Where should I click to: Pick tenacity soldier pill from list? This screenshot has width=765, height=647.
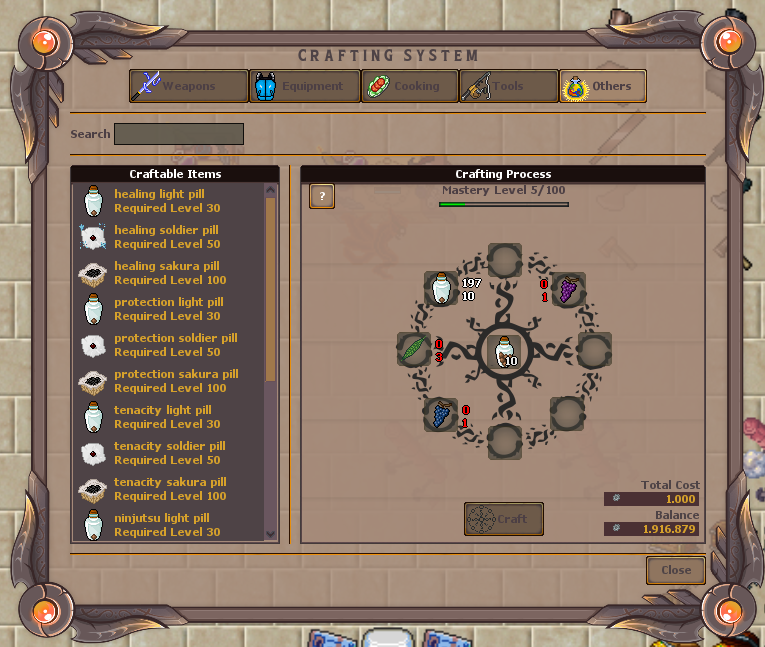coord(167,453)
